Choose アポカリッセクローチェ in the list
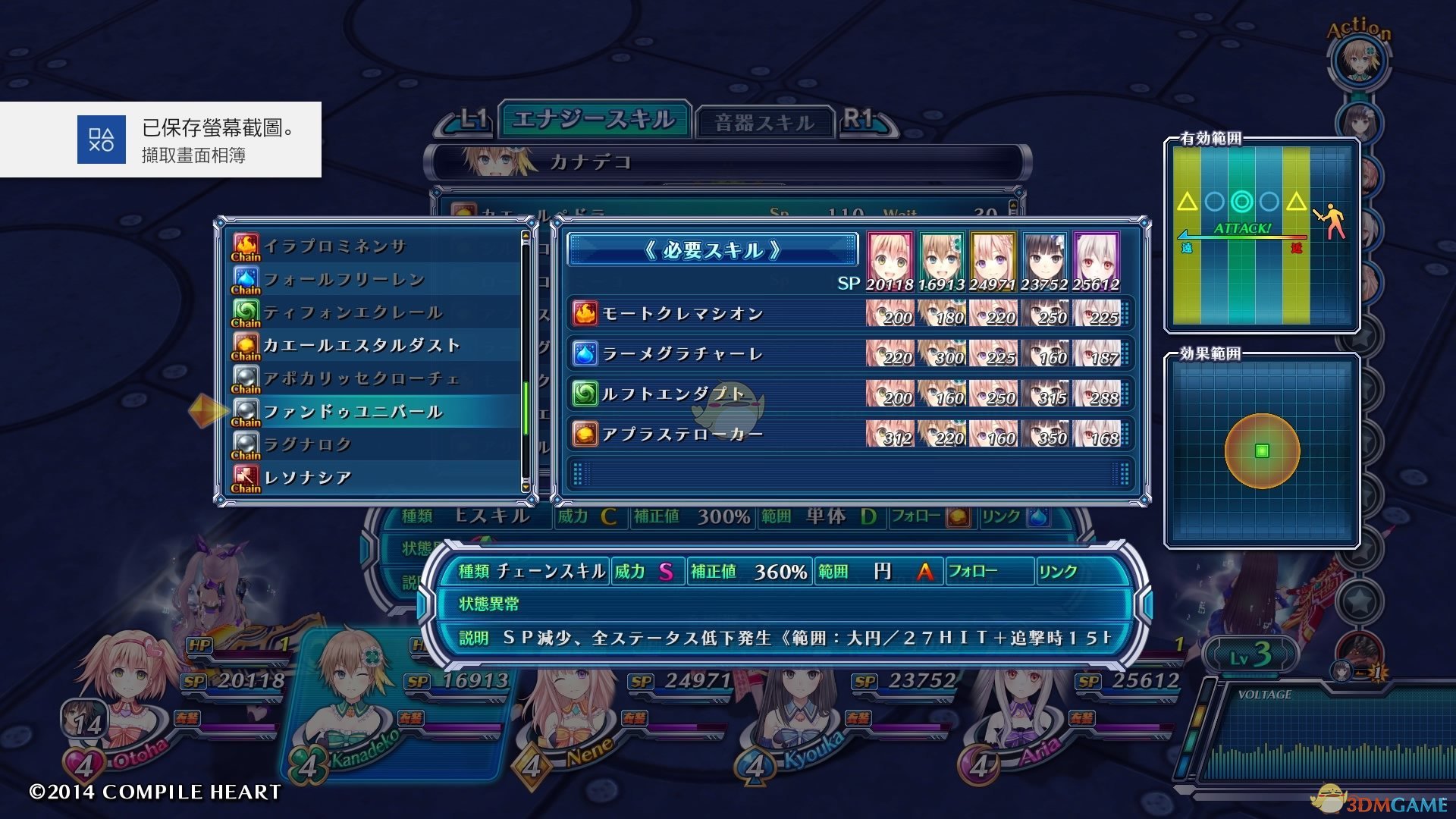The width and height of the screenshot is (1456, 819). 362,378
